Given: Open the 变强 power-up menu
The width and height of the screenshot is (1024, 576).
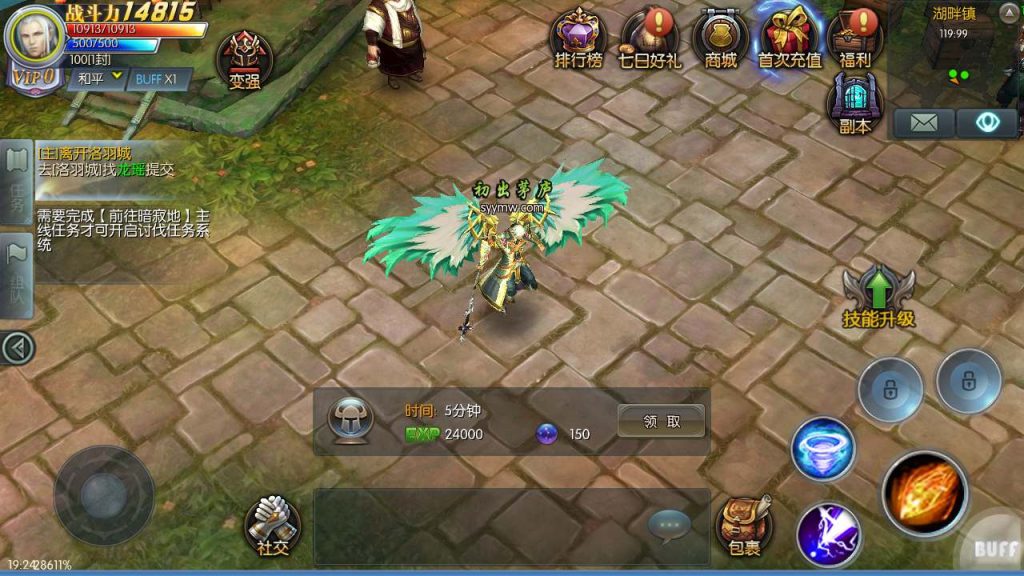Looking at the screenshot, I should click(x=245, y=60).
